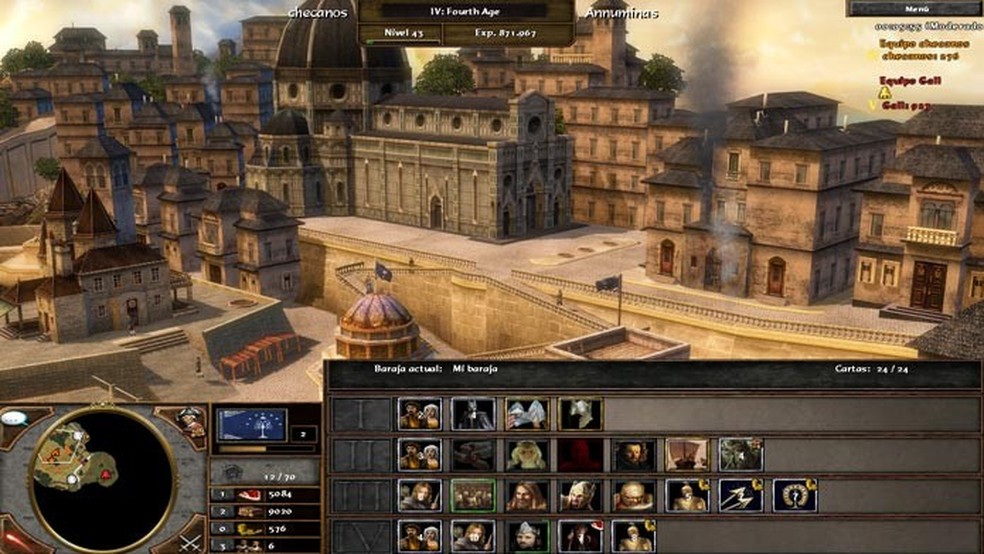Select the Age IV deck row label
Image resolution: width=984 pixels, height=554 pixels.
coord(360,536)
